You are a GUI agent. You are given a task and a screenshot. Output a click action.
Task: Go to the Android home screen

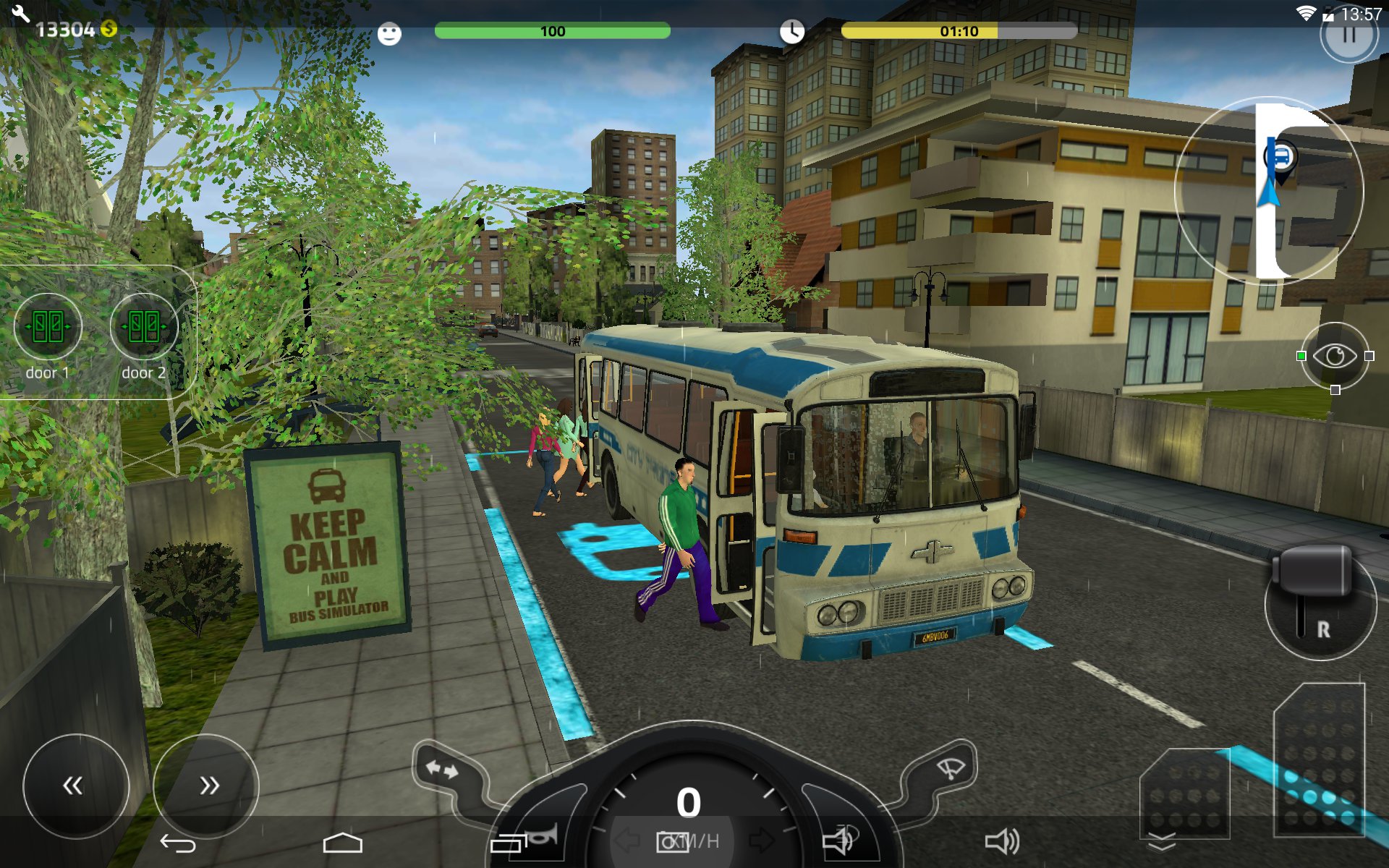pos(342,843)
